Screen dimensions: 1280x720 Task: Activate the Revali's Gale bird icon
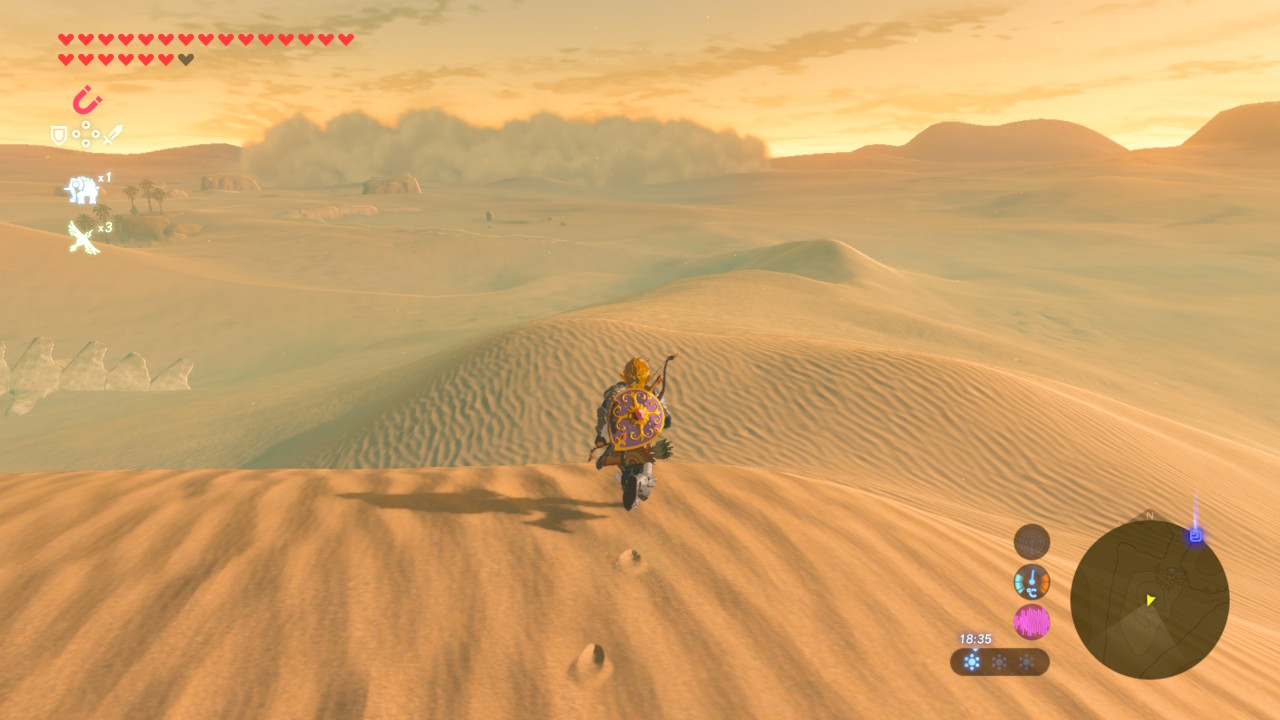coord(83,237)
